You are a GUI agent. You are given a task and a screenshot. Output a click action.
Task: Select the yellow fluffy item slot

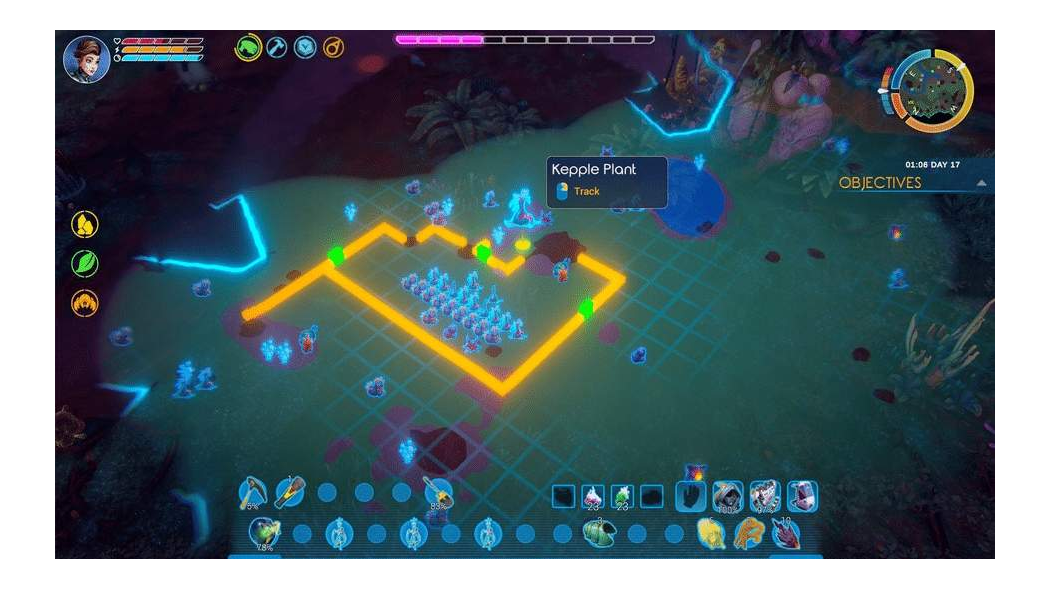pyautogui.click(x=711, y=533)
